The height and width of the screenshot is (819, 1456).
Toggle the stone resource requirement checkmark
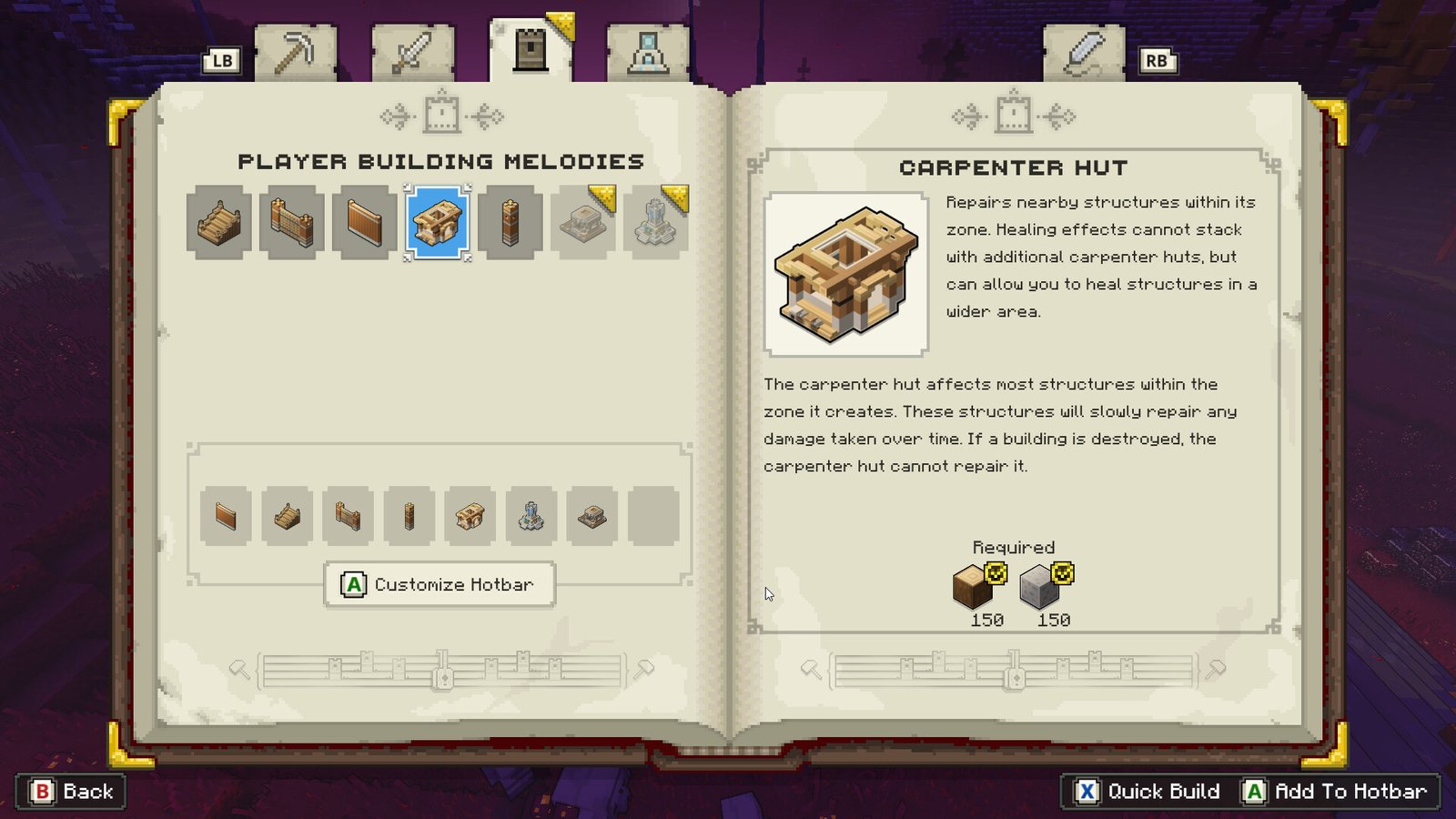(1061, 575)
